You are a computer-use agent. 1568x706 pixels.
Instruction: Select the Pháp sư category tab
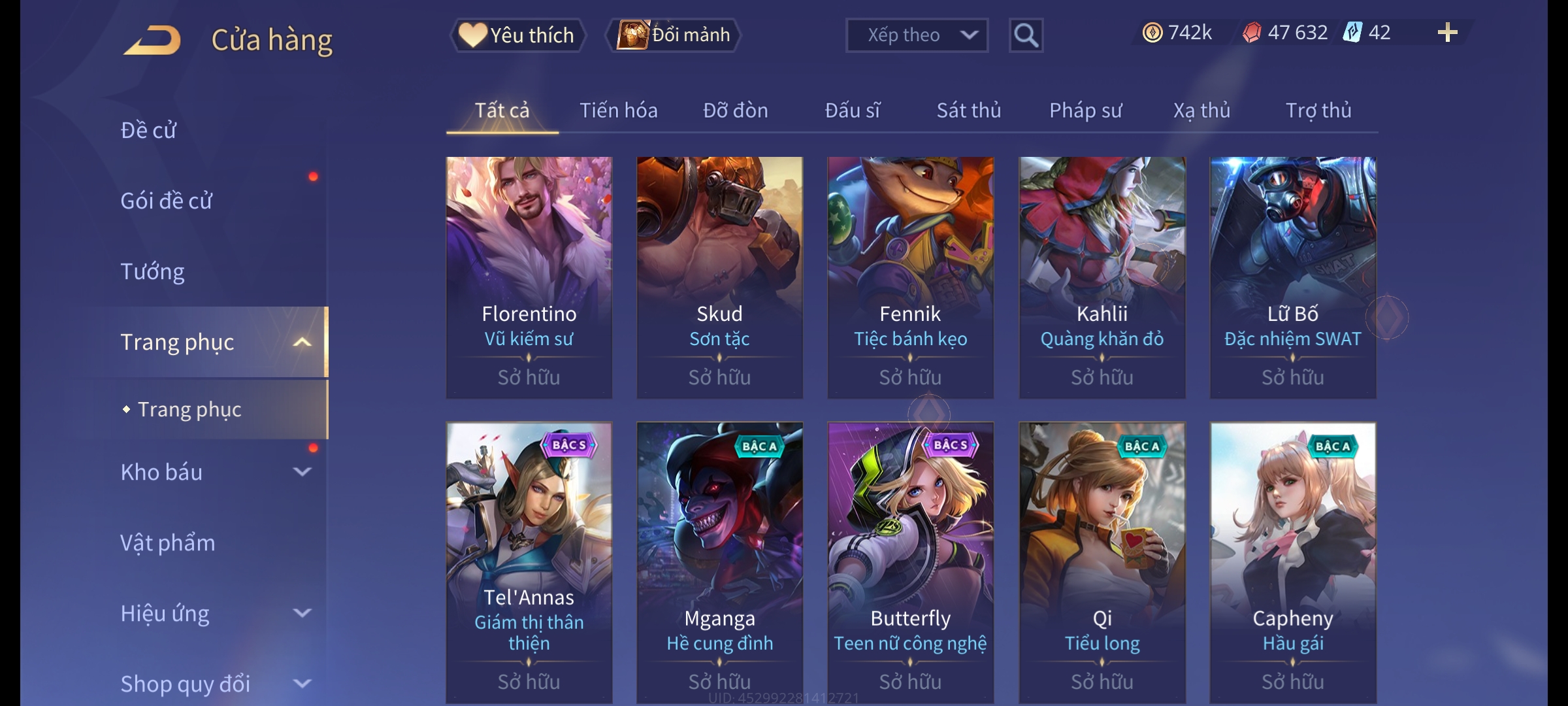pos(1085,110)
